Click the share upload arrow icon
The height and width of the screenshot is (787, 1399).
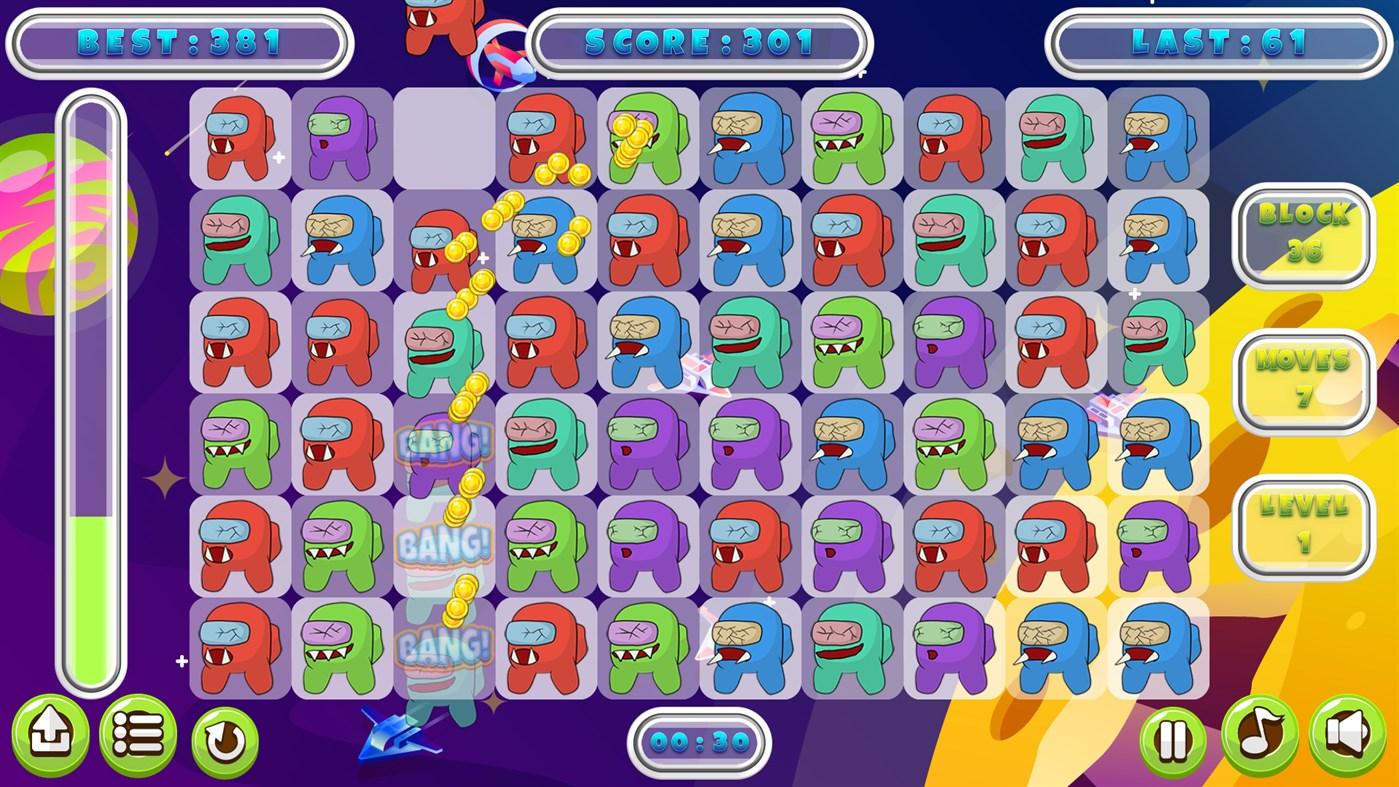[x=50, y=734]
